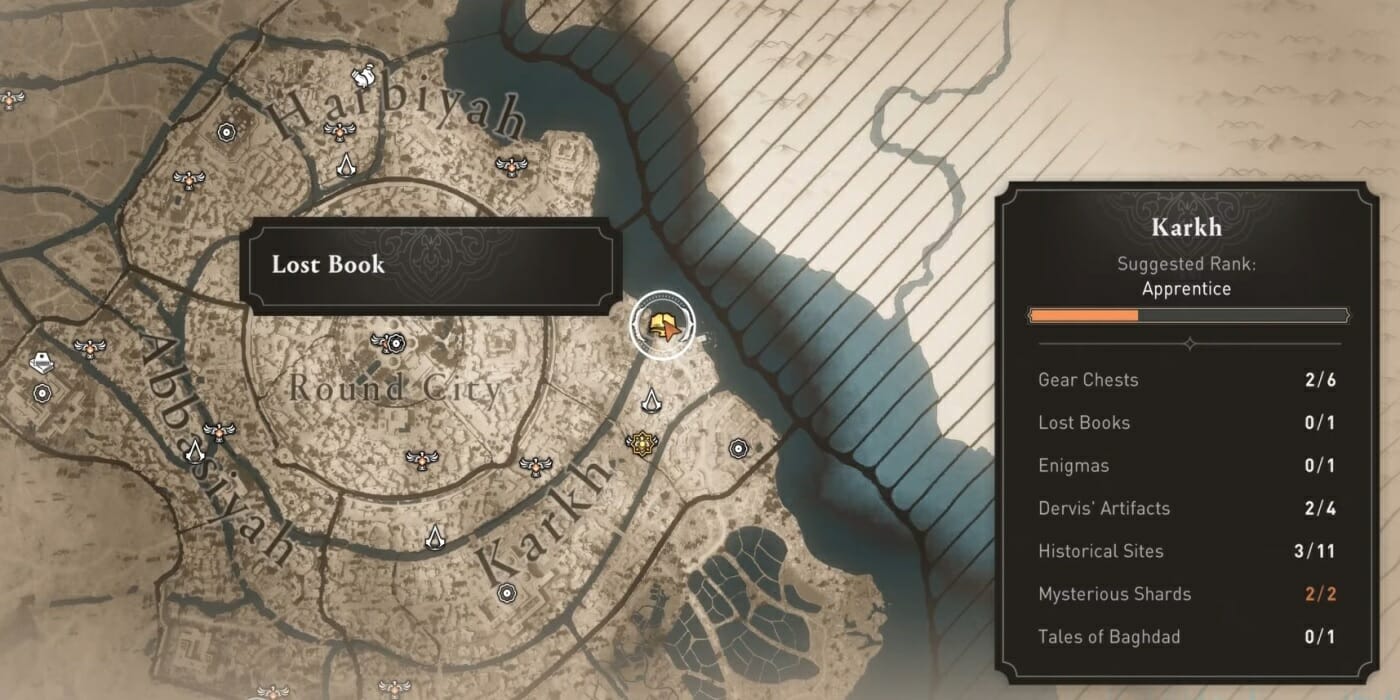Select the white pigeon marker above Harbiyah
Image resolution: width=1400 pixels, height=700 pixels.
(x=364, y=75)
